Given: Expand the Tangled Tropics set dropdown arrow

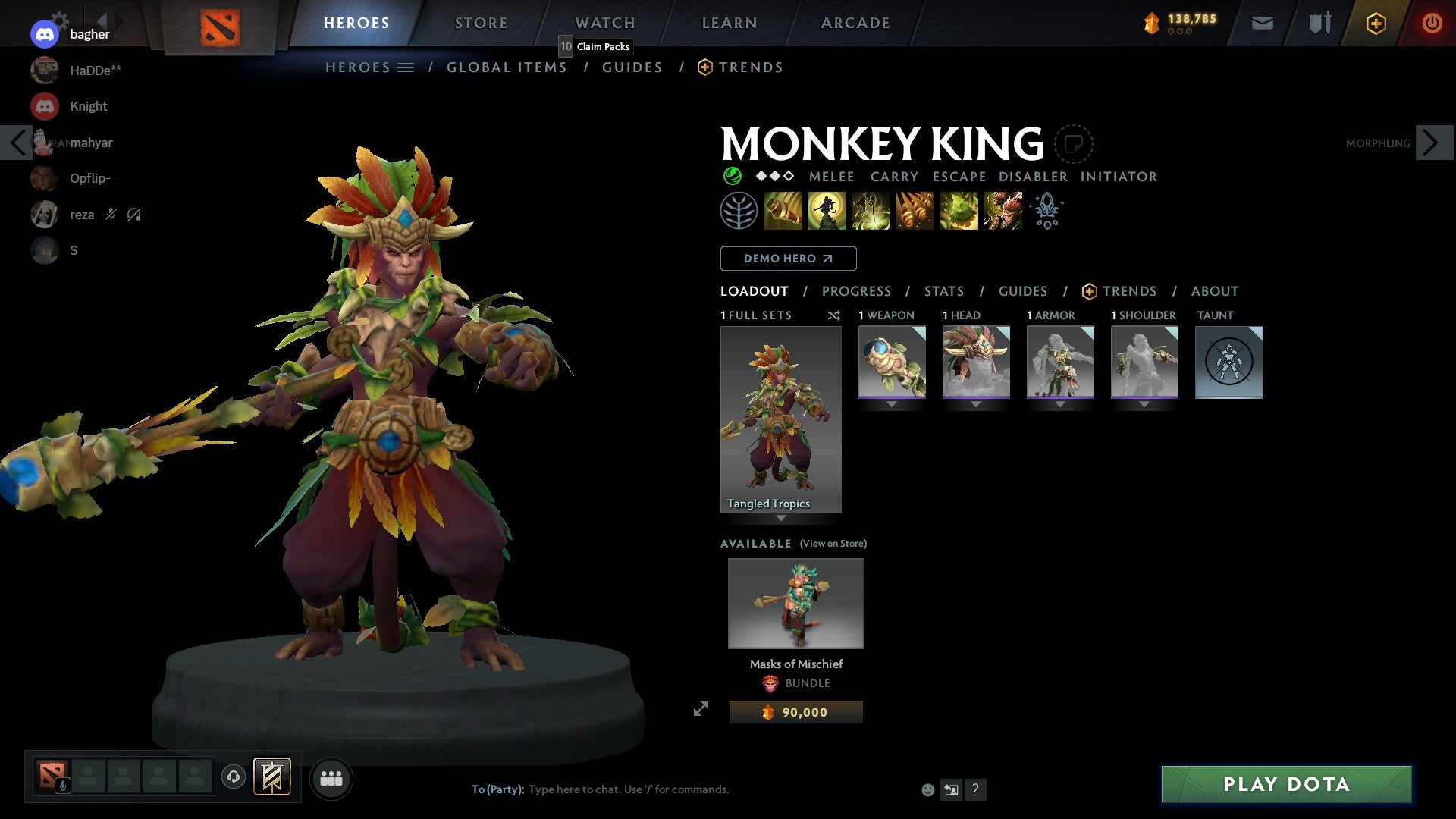Looking at the screenshot, I should [x=781, y=516].
